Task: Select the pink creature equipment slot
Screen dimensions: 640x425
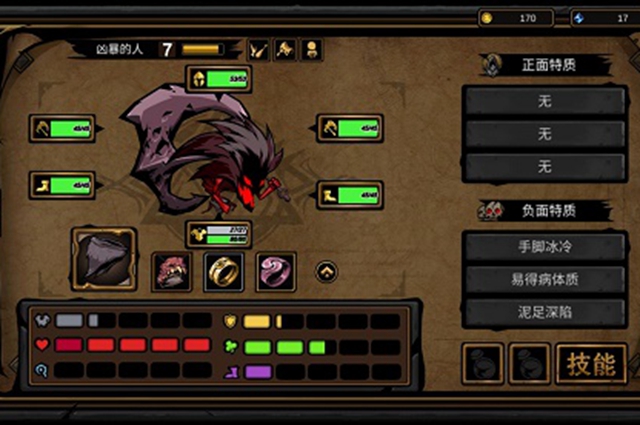Action: (x=171, y=271)
